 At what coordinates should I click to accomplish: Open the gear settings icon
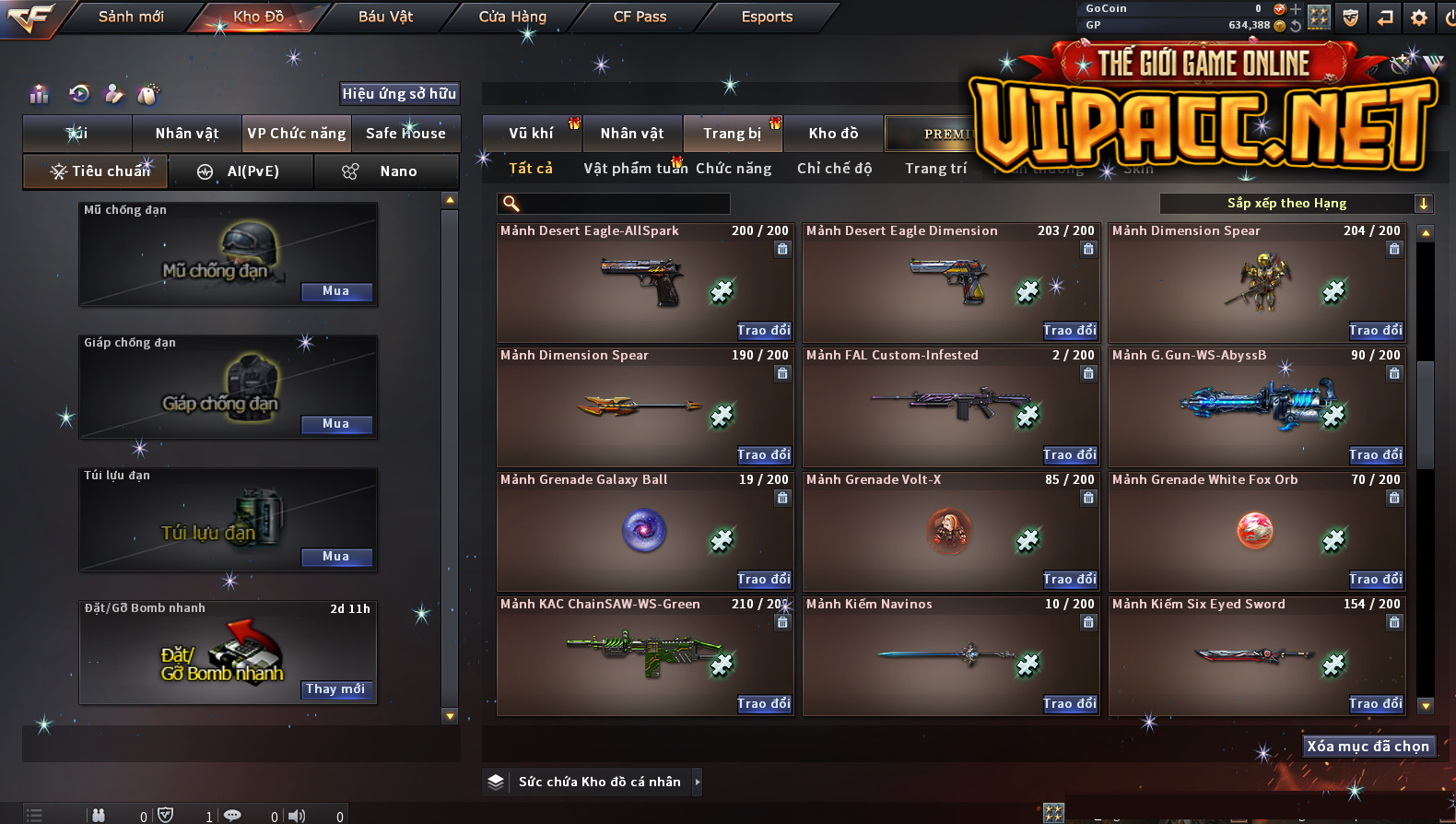[1419, 18]
